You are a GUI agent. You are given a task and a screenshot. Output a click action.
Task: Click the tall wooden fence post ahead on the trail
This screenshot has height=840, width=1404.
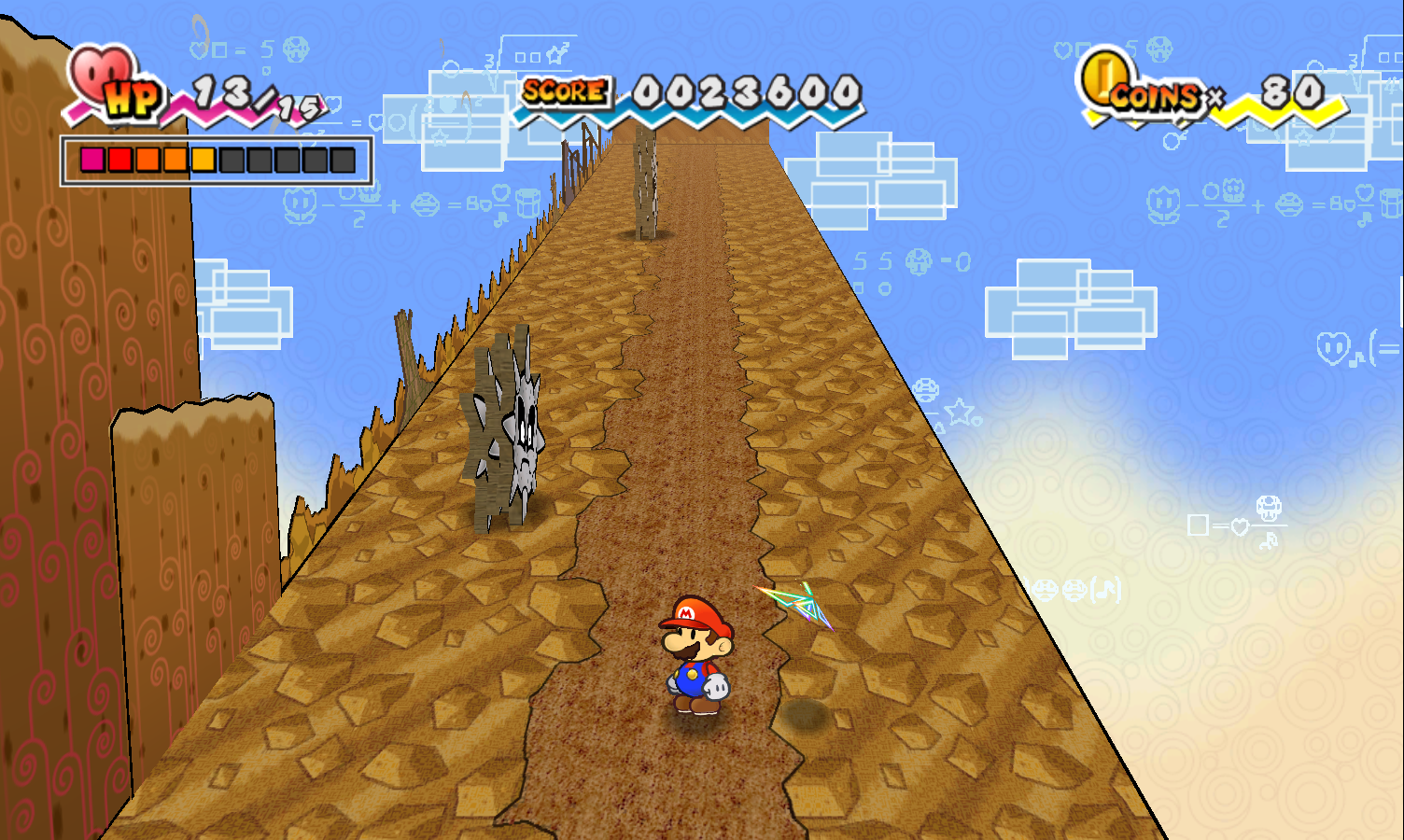[645, 182]
